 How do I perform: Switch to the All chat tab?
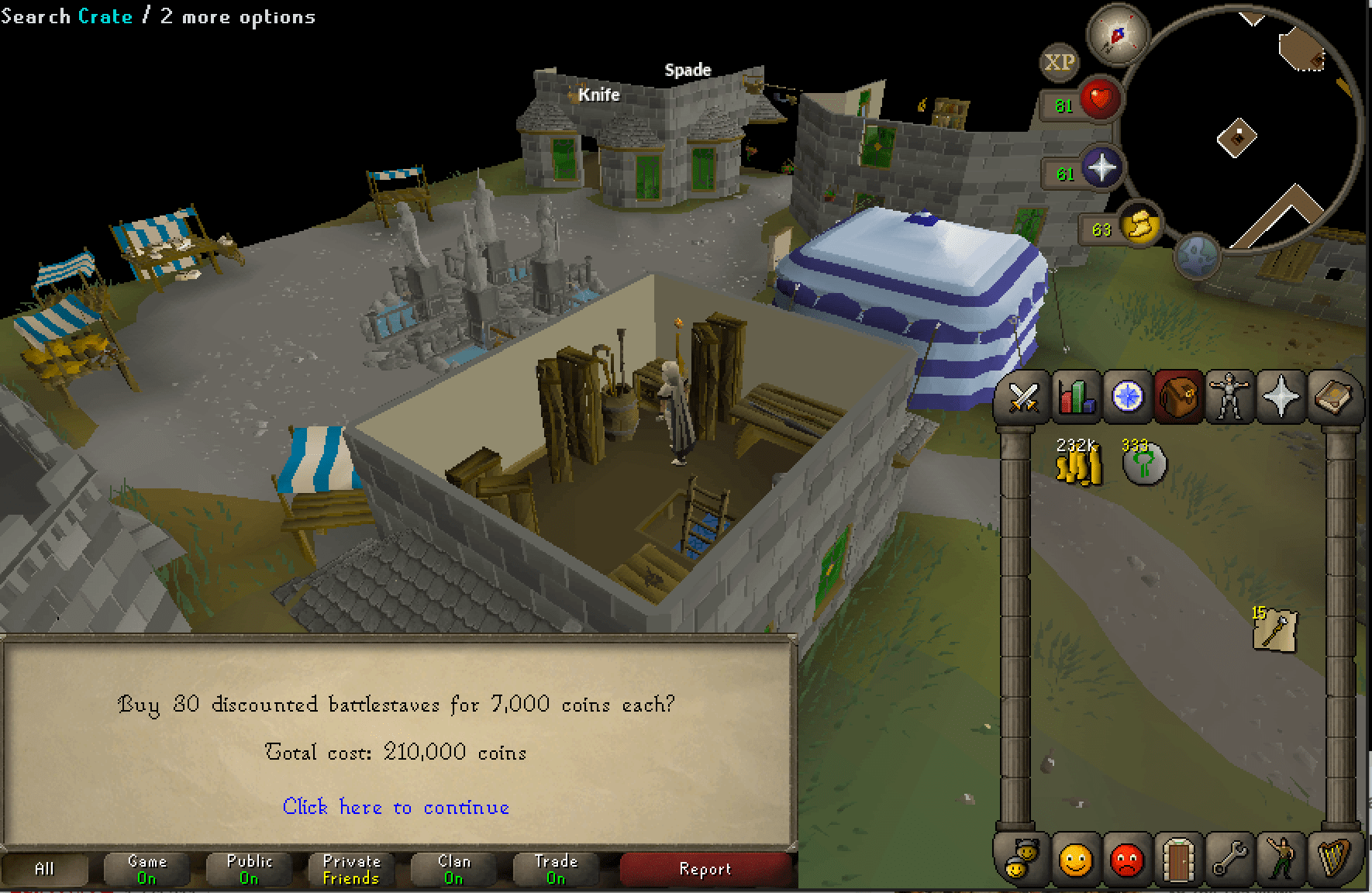click(x=44, y=868)
